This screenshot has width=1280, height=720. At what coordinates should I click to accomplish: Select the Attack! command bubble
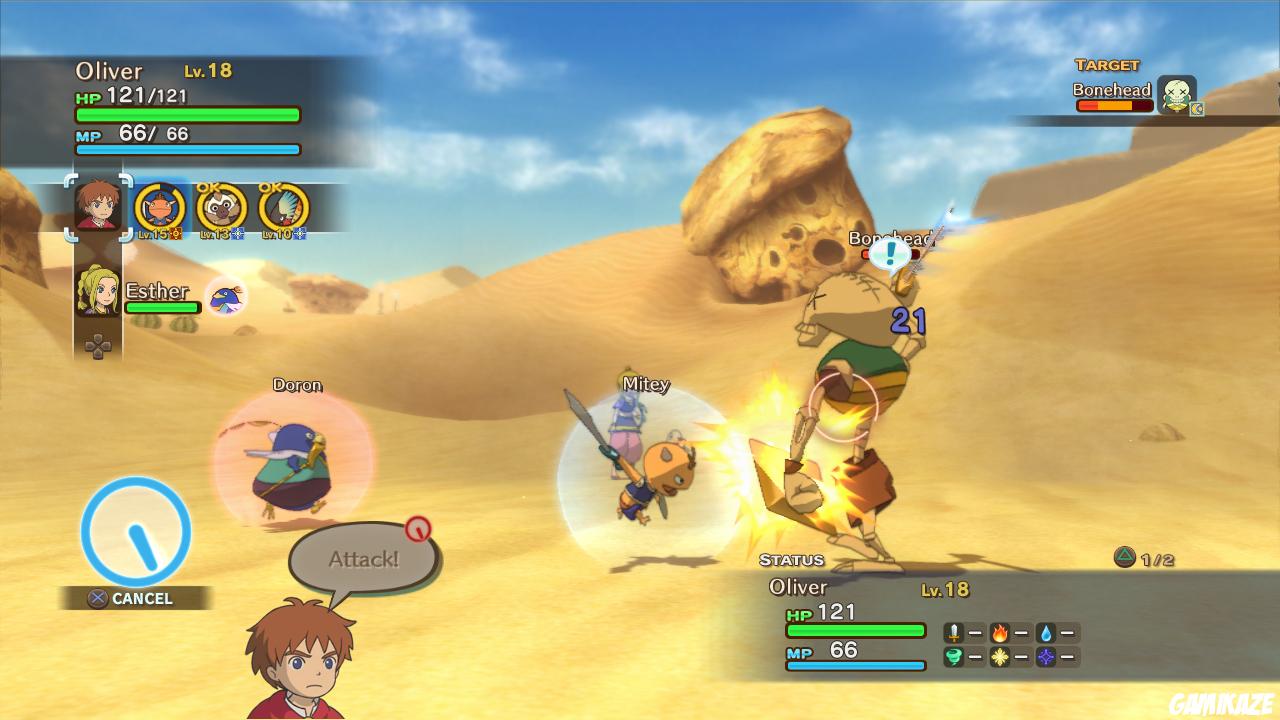pyautogui.click(x=362, y=558)
